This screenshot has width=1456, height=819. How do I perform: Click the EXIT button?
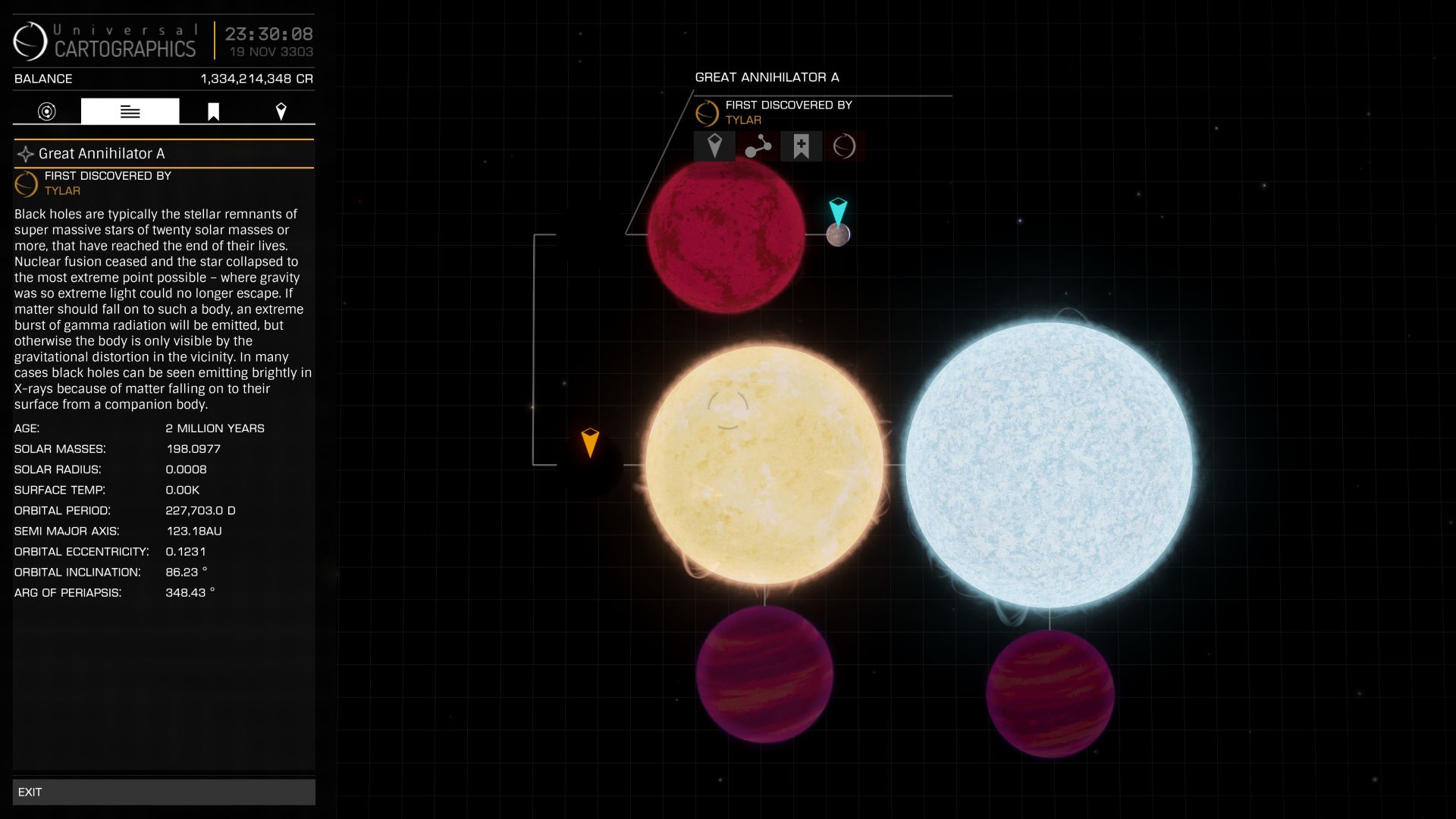[164, 792]
